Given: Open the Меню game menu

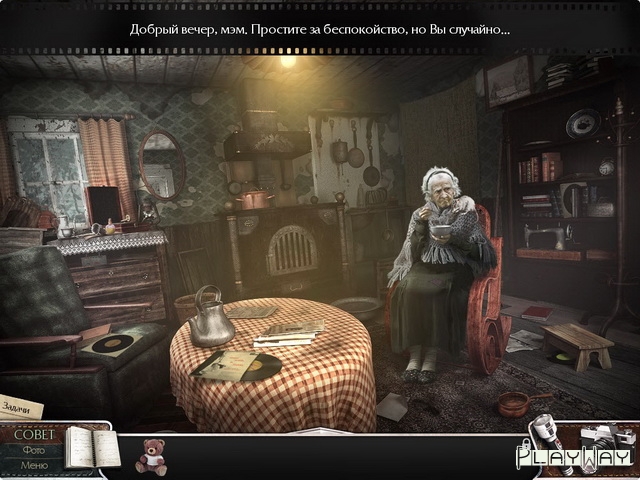Looking at the screenshot, I should (34, 465).
